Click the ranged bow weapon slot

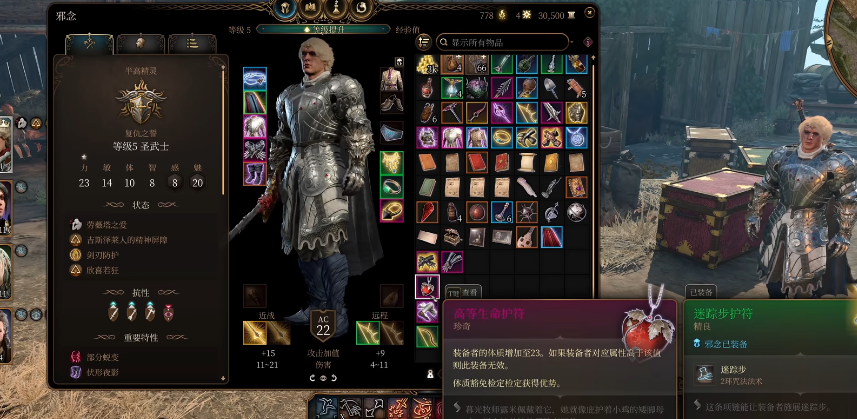pos(367,333)
